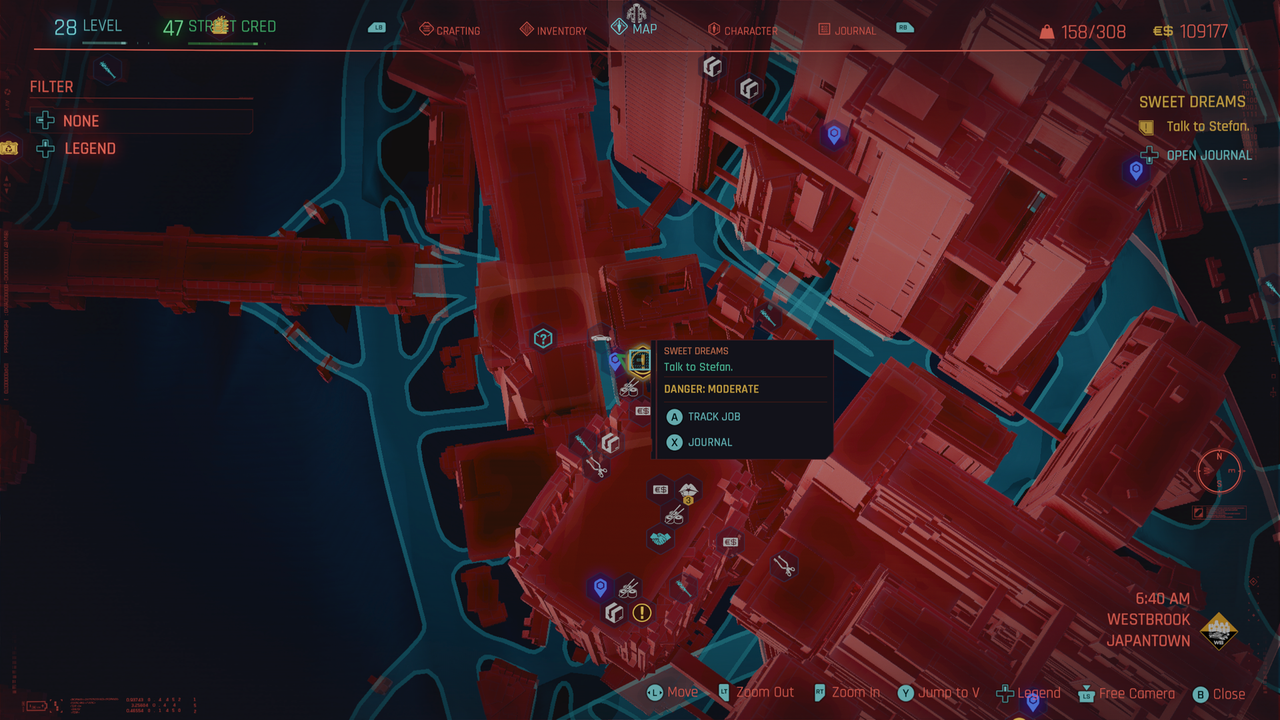The height and width of the screenshot is (720, 1280).
Task: Select a €$ drop point icon on the map
Action: click(x=661, y=489)
